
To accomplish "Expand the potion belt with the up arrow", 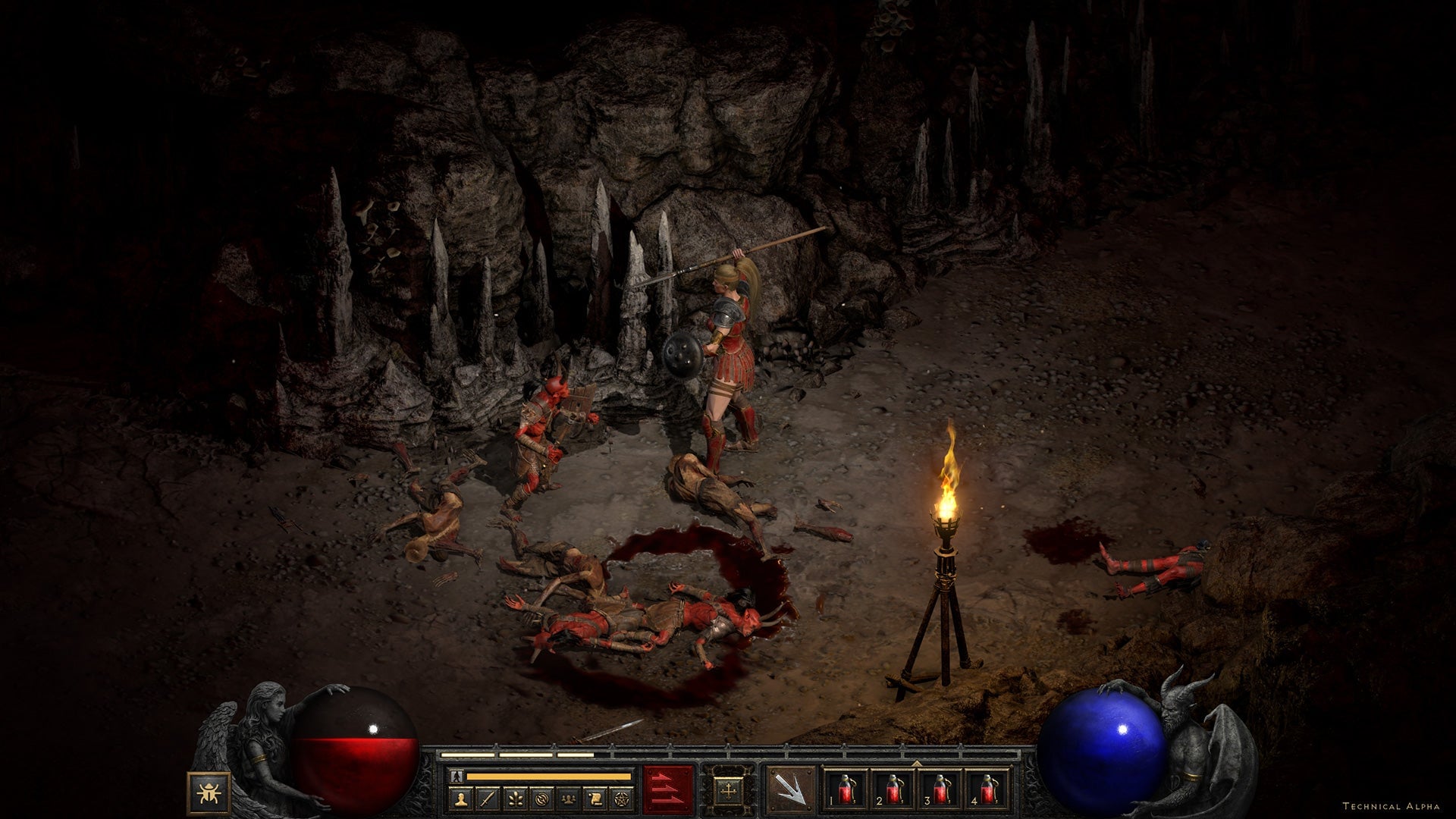I will coord(917,762).
